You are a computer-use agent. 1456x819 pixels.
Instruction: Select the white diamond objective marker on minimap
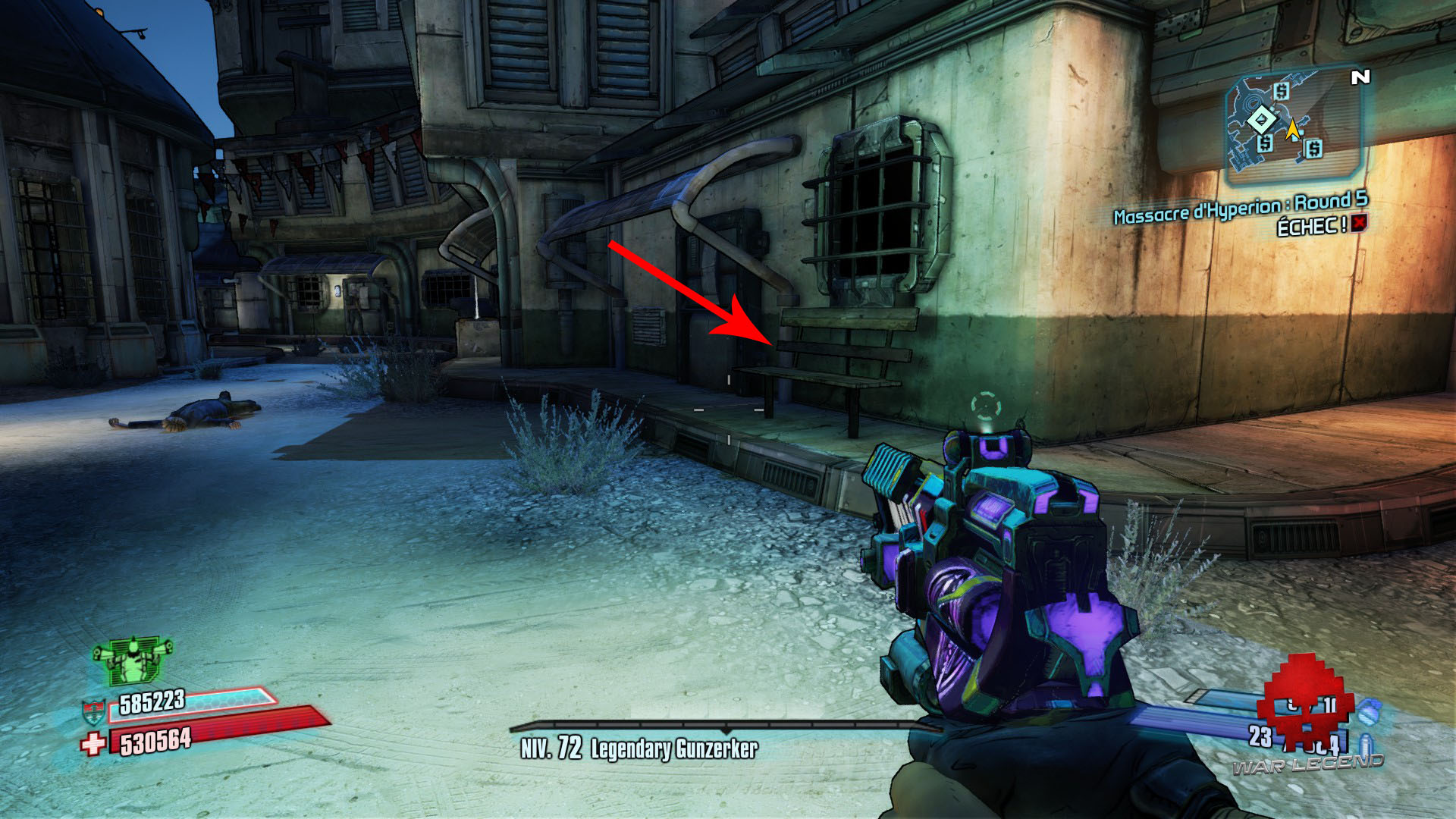click(x=1261, y=119)
